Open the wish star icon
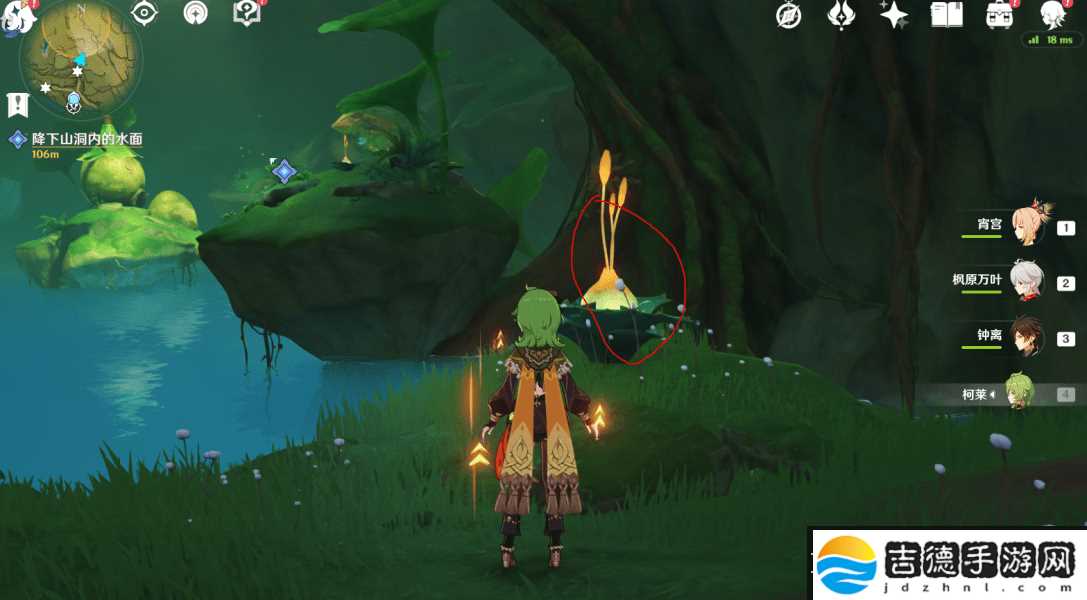Screen dimensions: 1087x600 click(x=893, y=15)
